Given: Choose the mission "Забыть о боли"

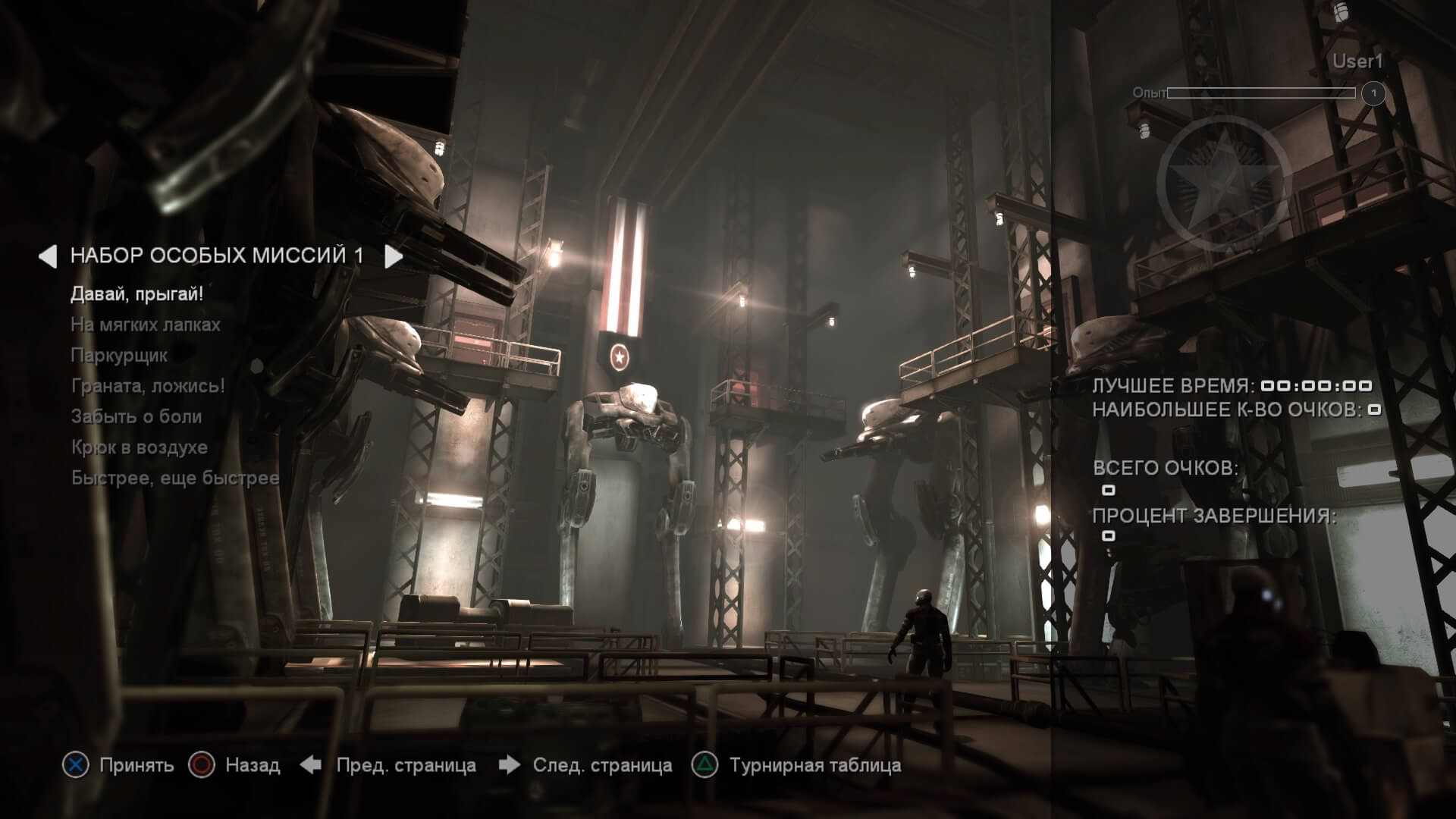Looking at the screenshot, I should pos(136,416).
